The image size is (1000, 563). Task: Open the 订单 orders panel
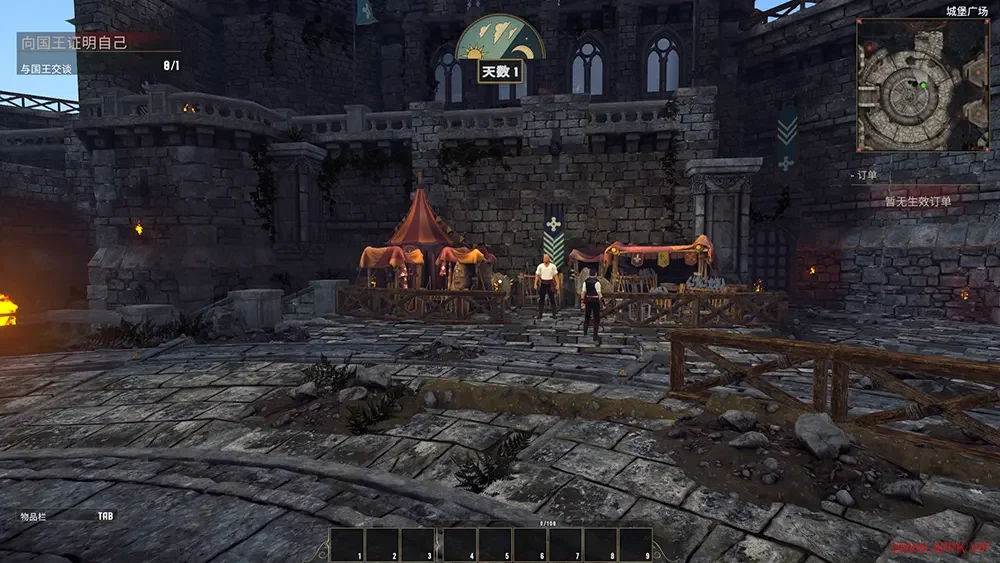click(866, 175)
